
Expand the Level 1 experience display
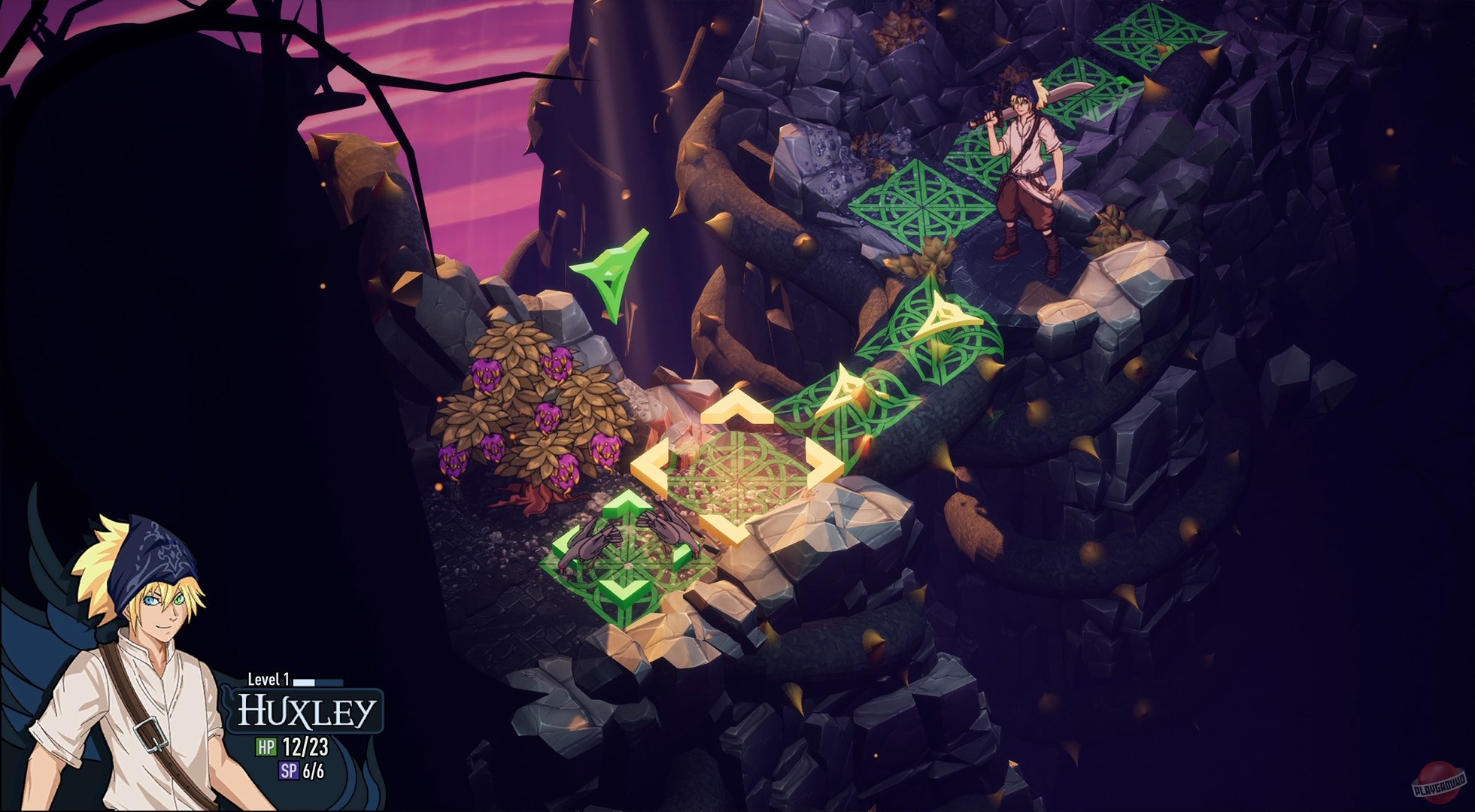[x=270, y=677]
